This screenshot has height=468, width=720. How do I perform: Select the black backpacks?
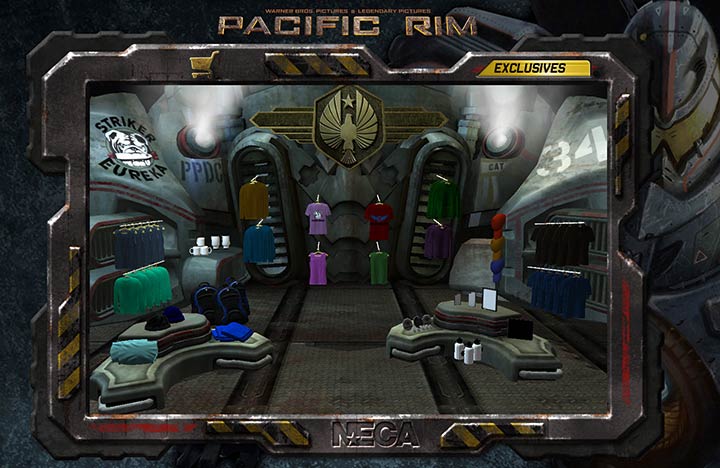click(221, 298)
